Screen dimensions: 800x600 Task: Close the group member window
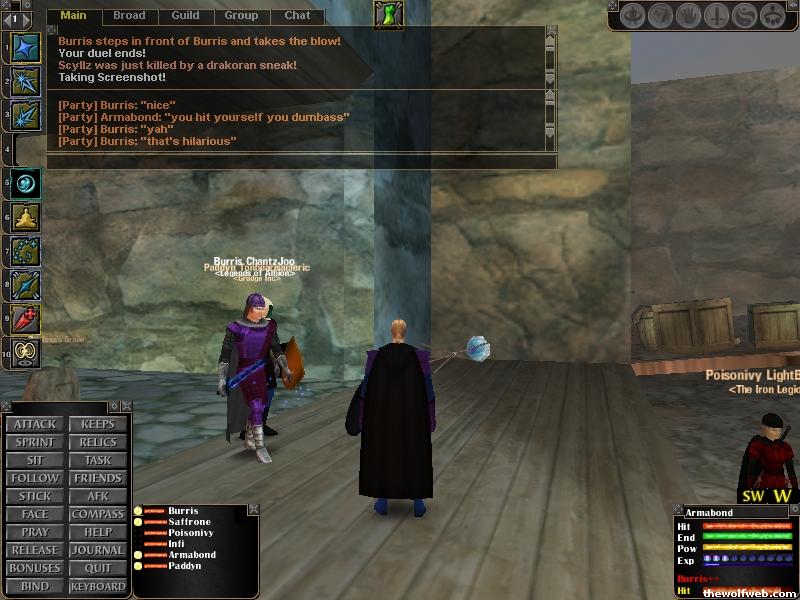(x=253, y=509)
